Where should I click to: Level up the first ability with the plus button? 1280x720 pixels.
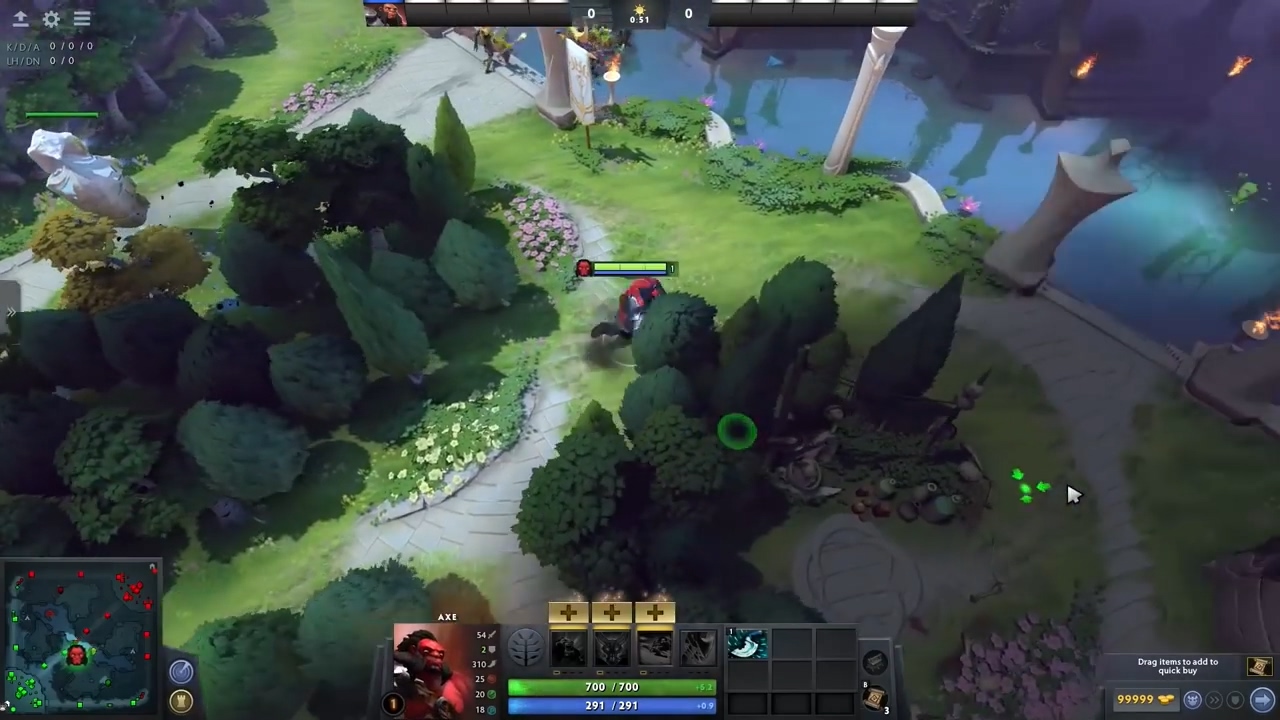click(568, 613)
